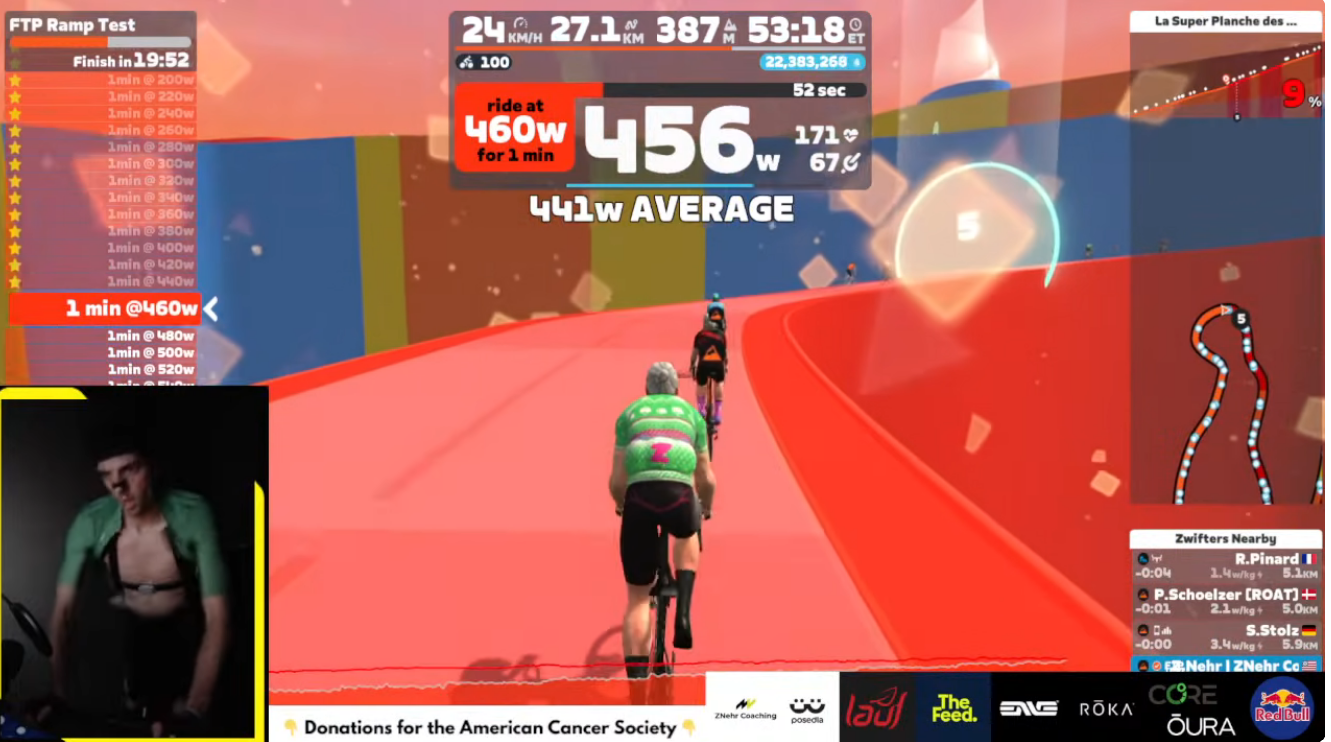
Task: Open La Super Planche elevation profile
Action: point(1226,72)
